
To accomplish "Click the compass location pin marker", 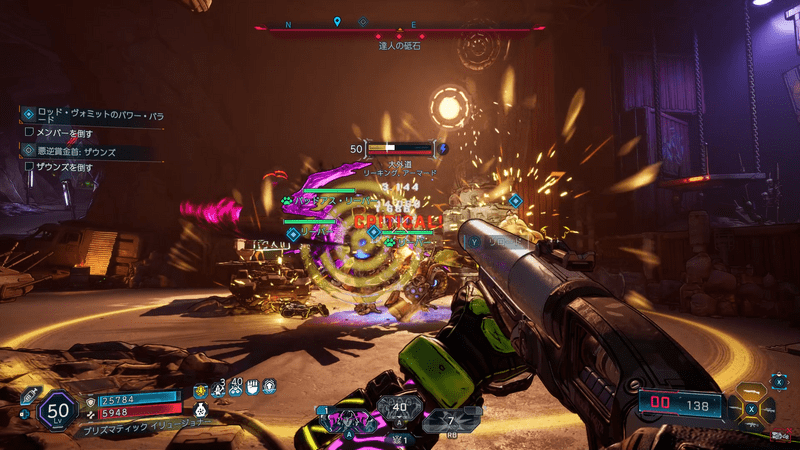I will click(x=337, y=21).
